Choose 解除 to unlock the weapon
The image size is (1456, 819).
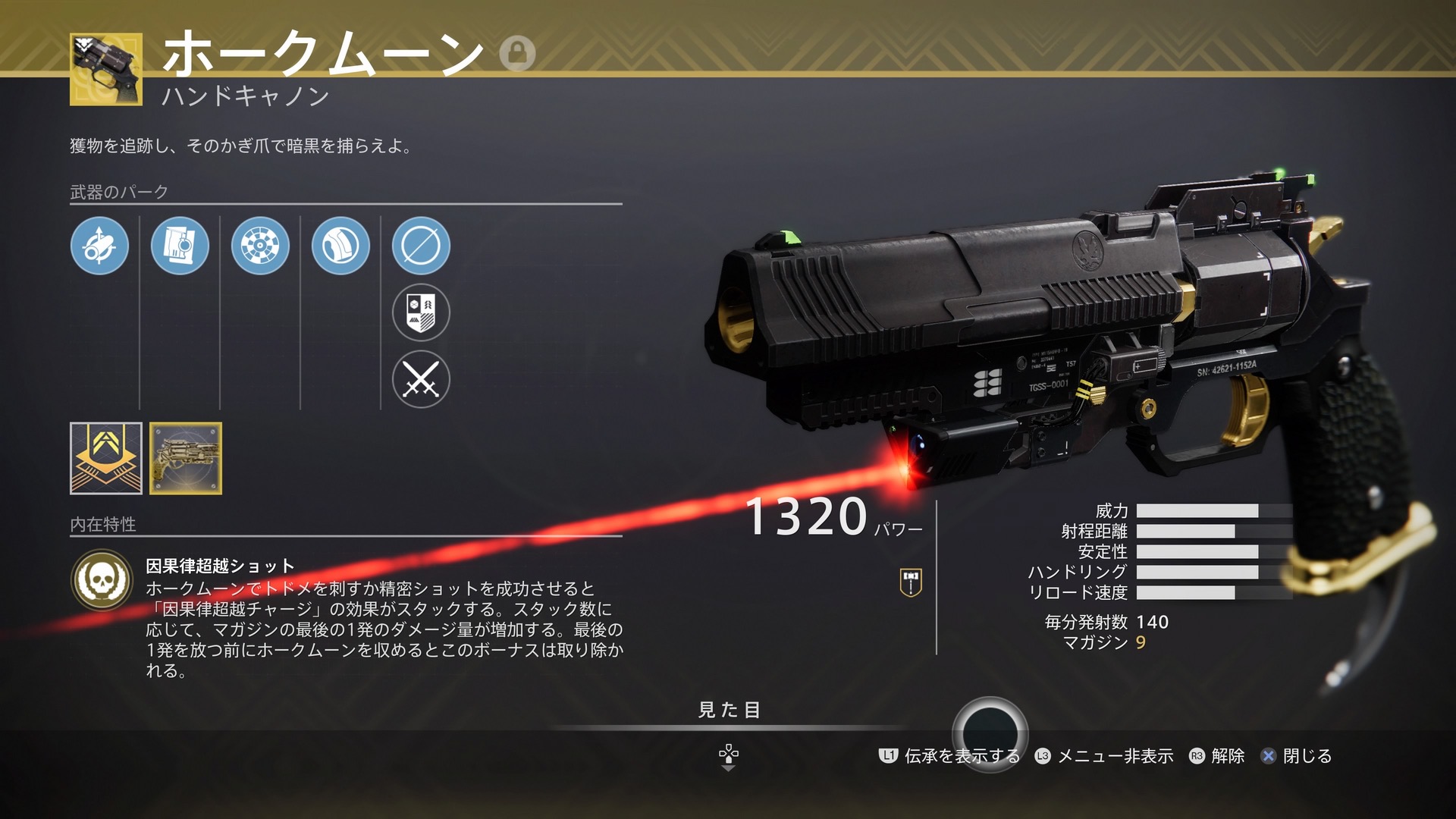pyautogui.click(x=1218, y=756)
